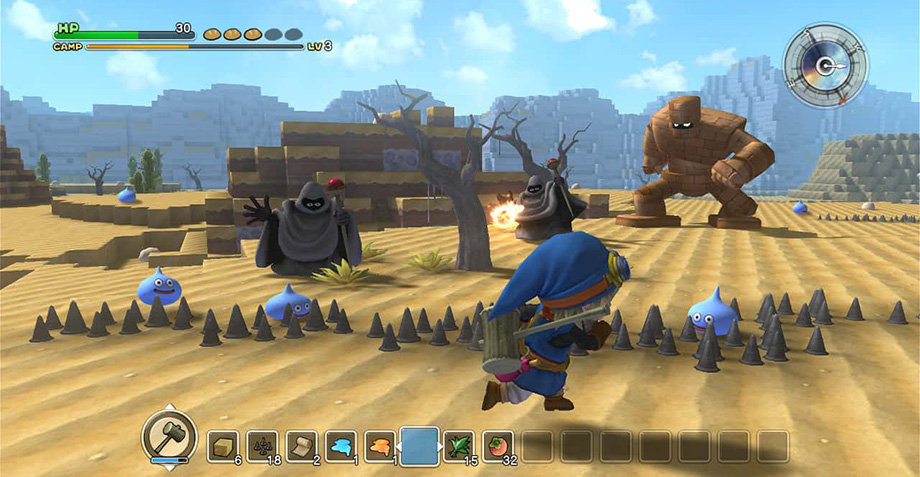Choose the earth block hotbar slot
This screenshot has width=920, height=477.
(223, 446)
